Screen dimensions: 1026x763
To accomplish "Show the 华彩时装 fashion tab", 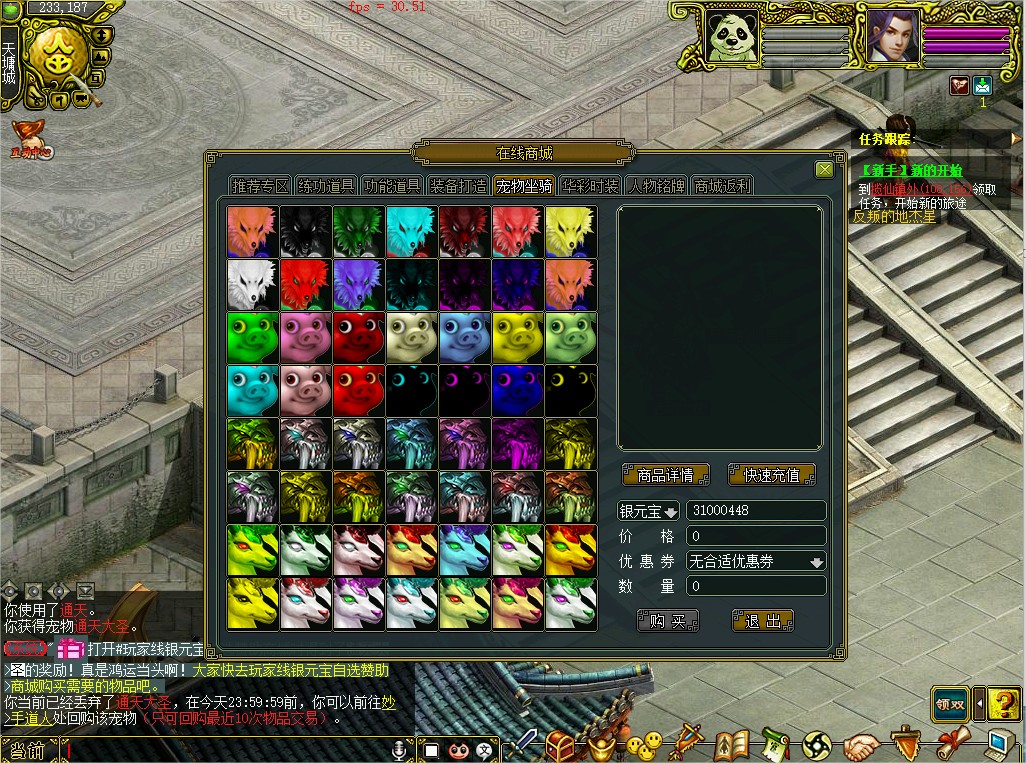I will pyautogui.click(x=590, y=186).
